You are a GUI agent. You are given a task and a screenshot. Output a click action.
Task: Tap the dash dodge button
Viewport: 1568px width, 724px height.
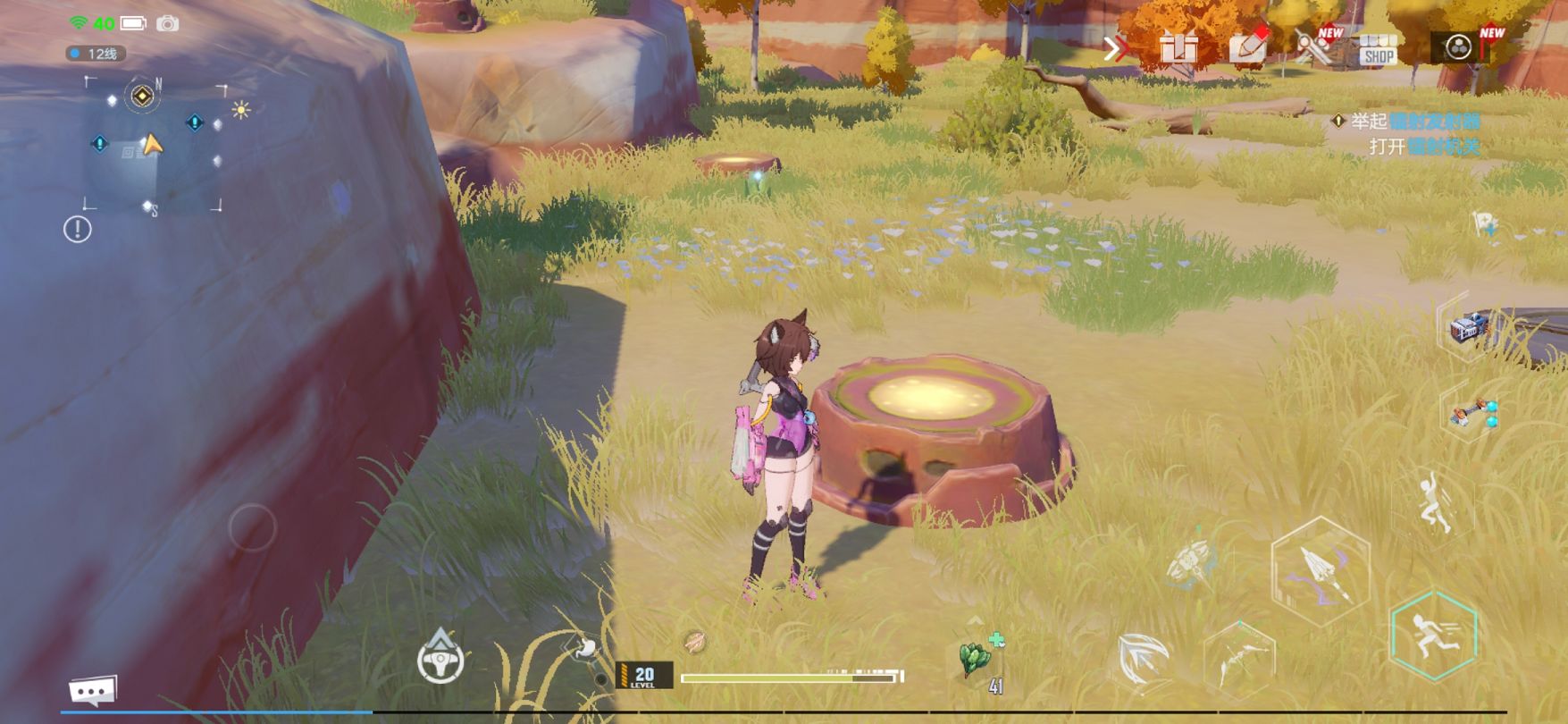1433,635
